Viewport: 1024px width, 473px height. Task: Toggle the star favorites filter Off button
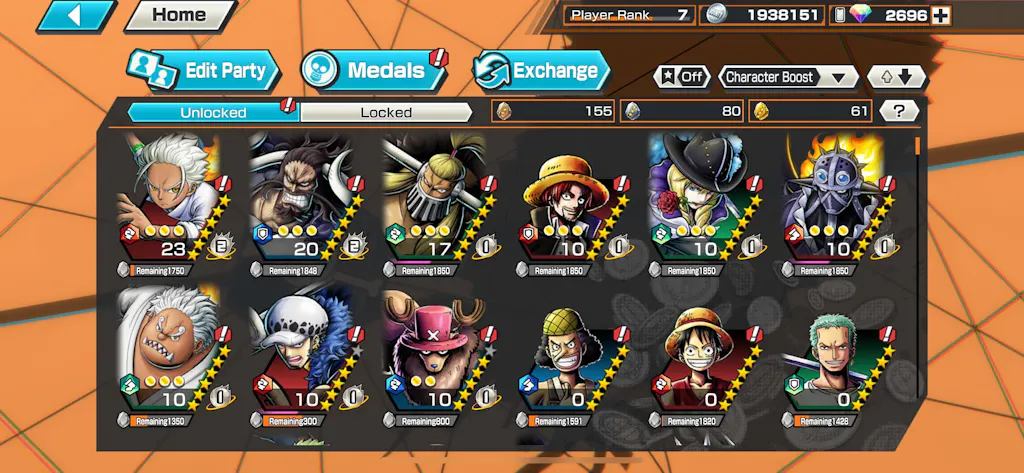(x=682, y=77)
